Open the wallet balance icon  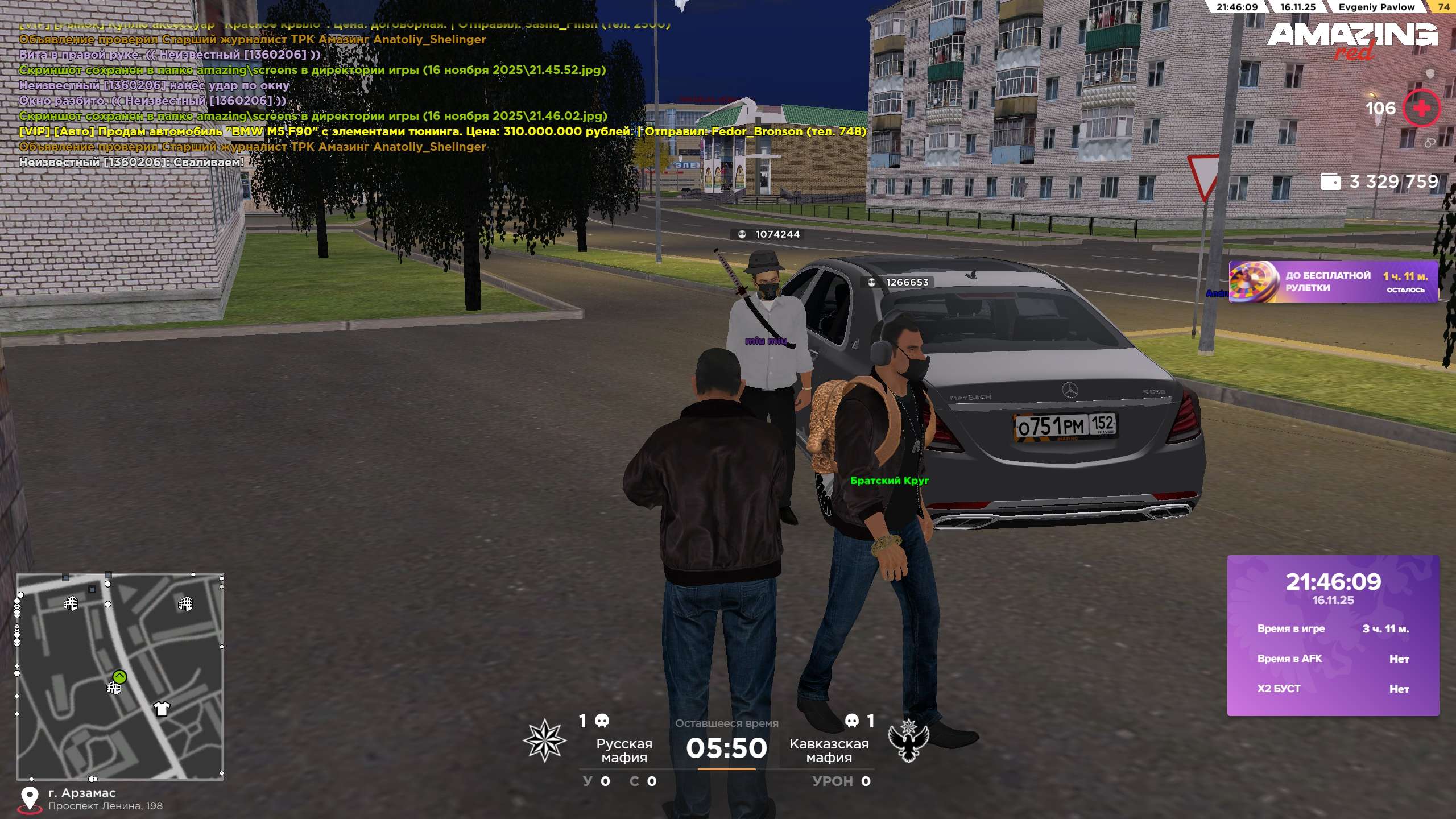pos(1330,181)
